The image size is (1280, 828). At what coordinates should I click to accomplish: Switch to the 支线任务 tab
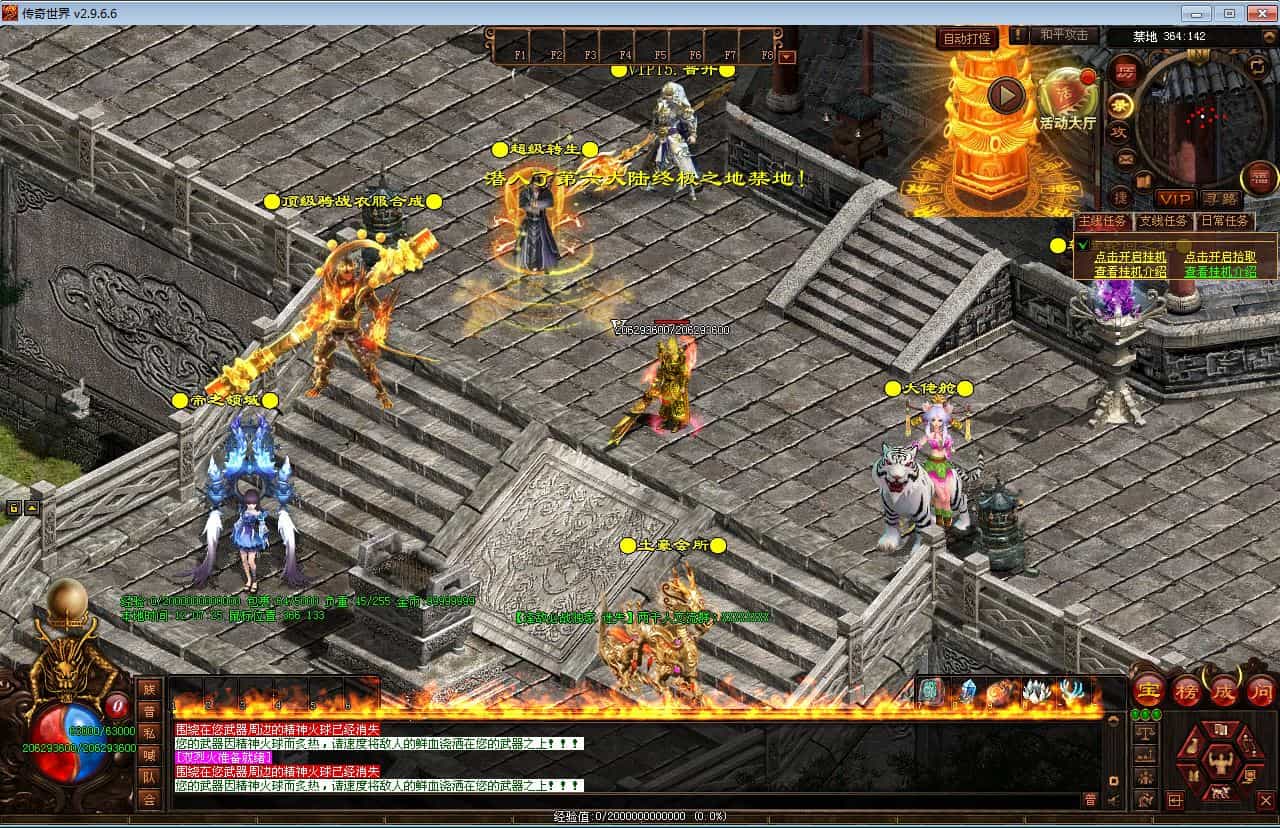[1164, 221]
